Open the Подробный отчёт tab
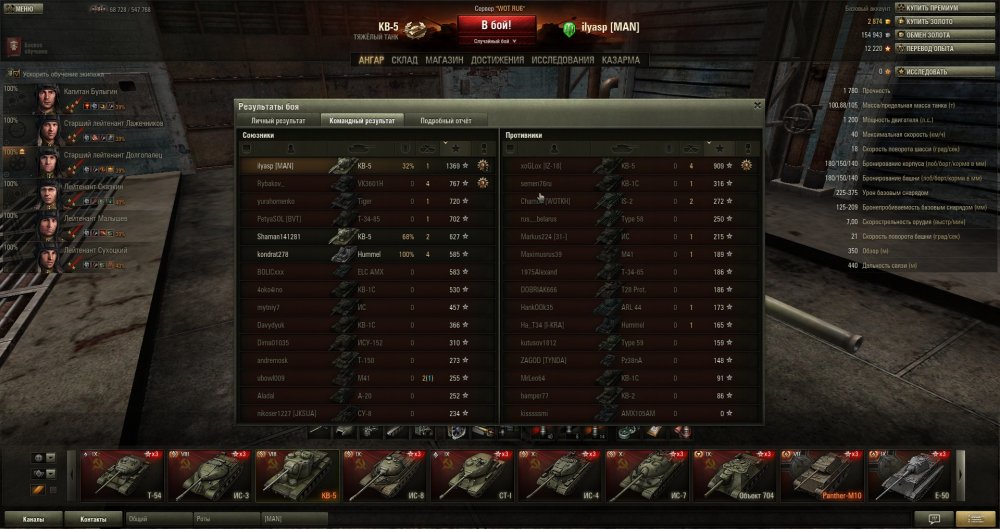The width and height of the screenshot is (1000, 529). point(445,119)
